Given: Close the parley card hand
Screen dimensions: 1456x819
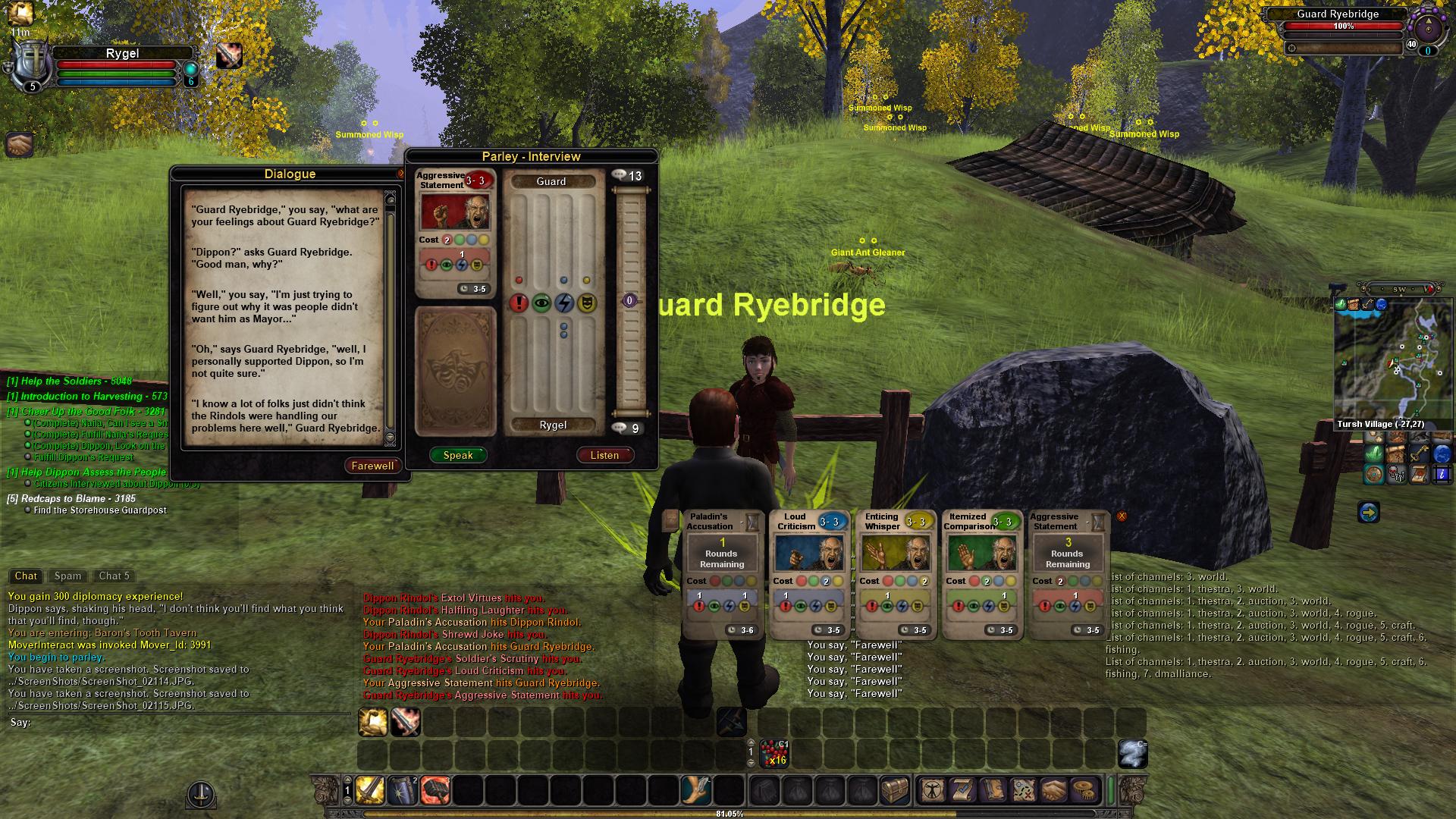Looking at the screenshot, I should pyautogui.click(x=1122, y=516).
